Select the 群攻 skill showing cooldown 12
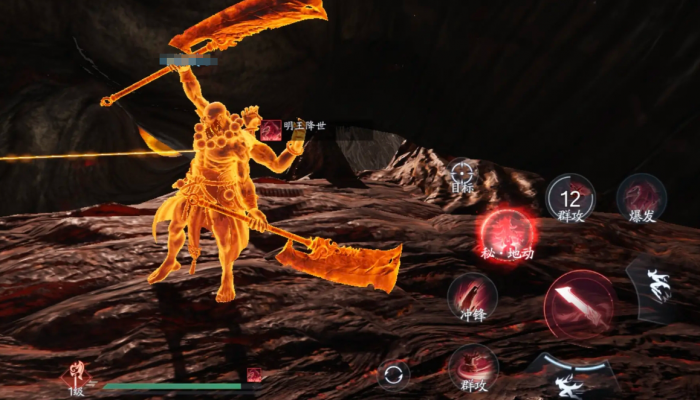The image size is (700, 400). click(x=571, y=197)
